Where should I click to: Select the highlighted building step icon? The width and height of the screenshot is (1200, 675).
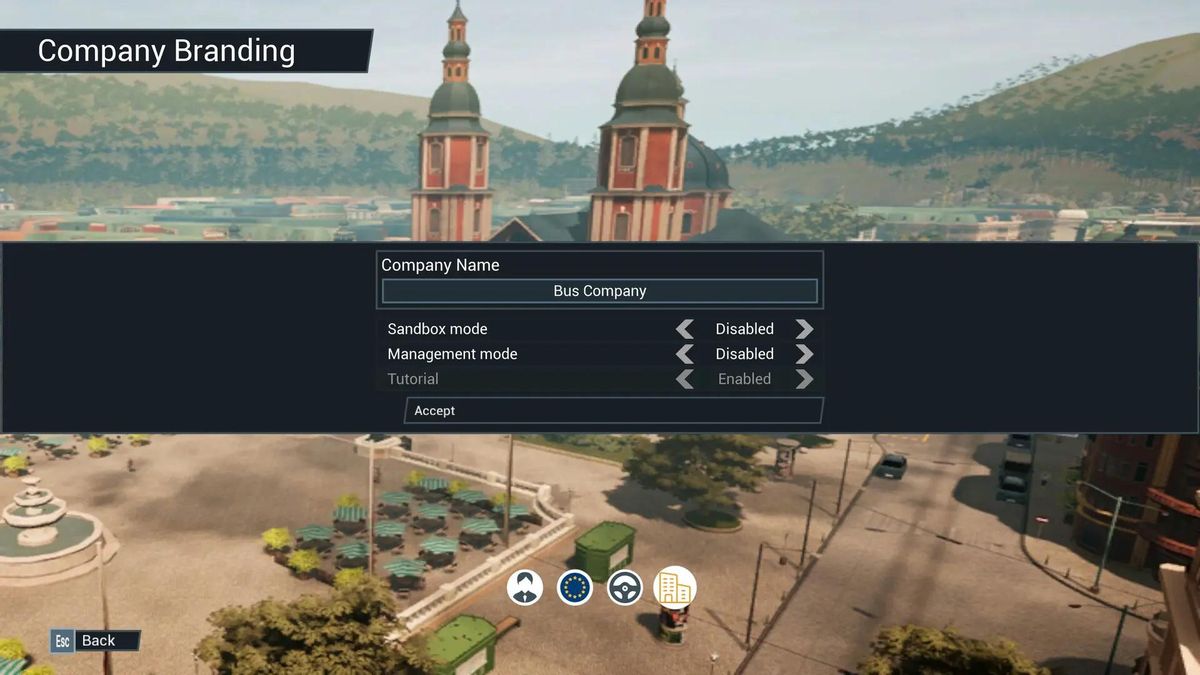click(x=675, y=588)
